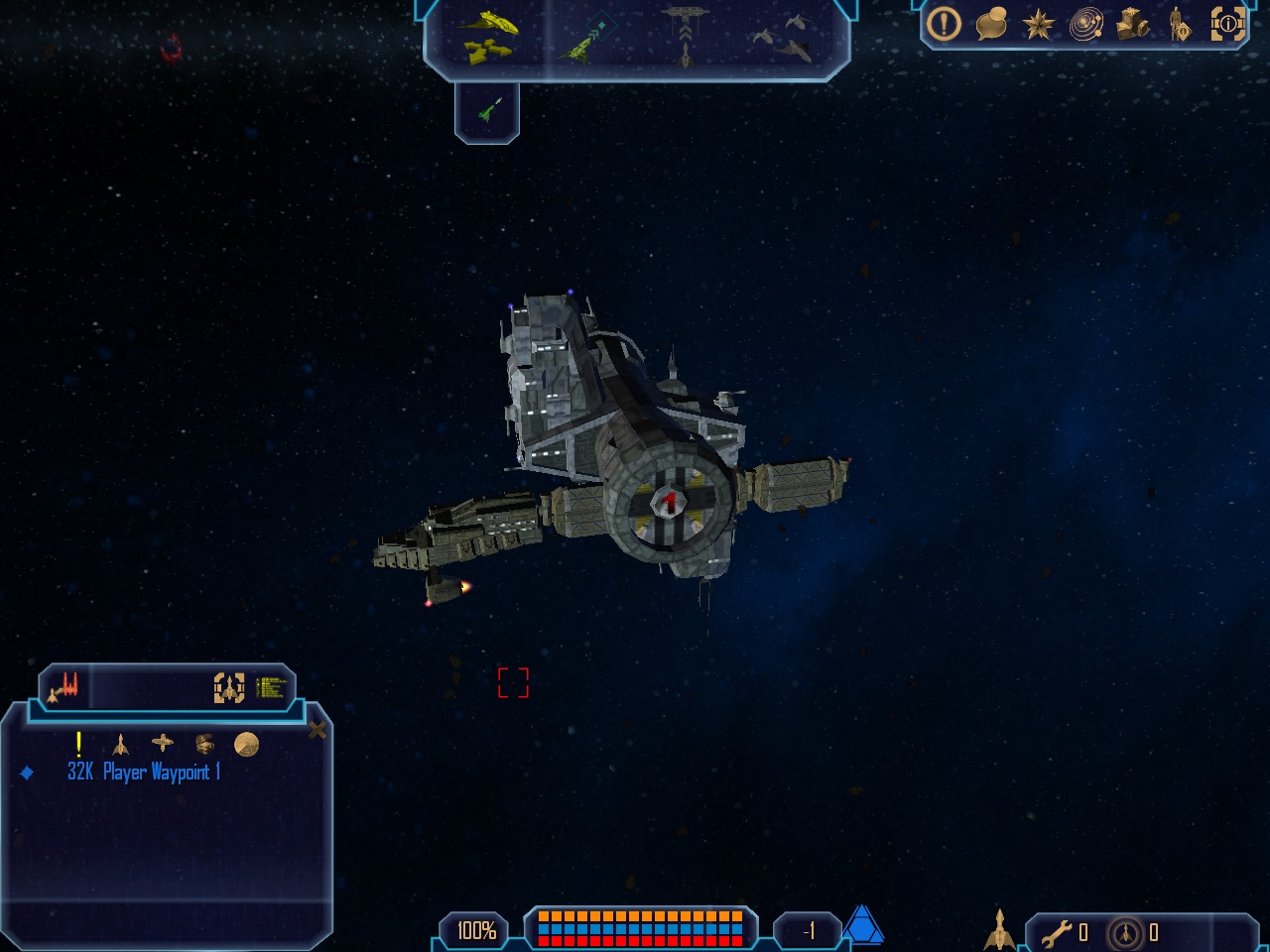Screen dimensions: 1270x952
Task: Open the speech bubbles comms icon
Action: [x=991, y=24]
